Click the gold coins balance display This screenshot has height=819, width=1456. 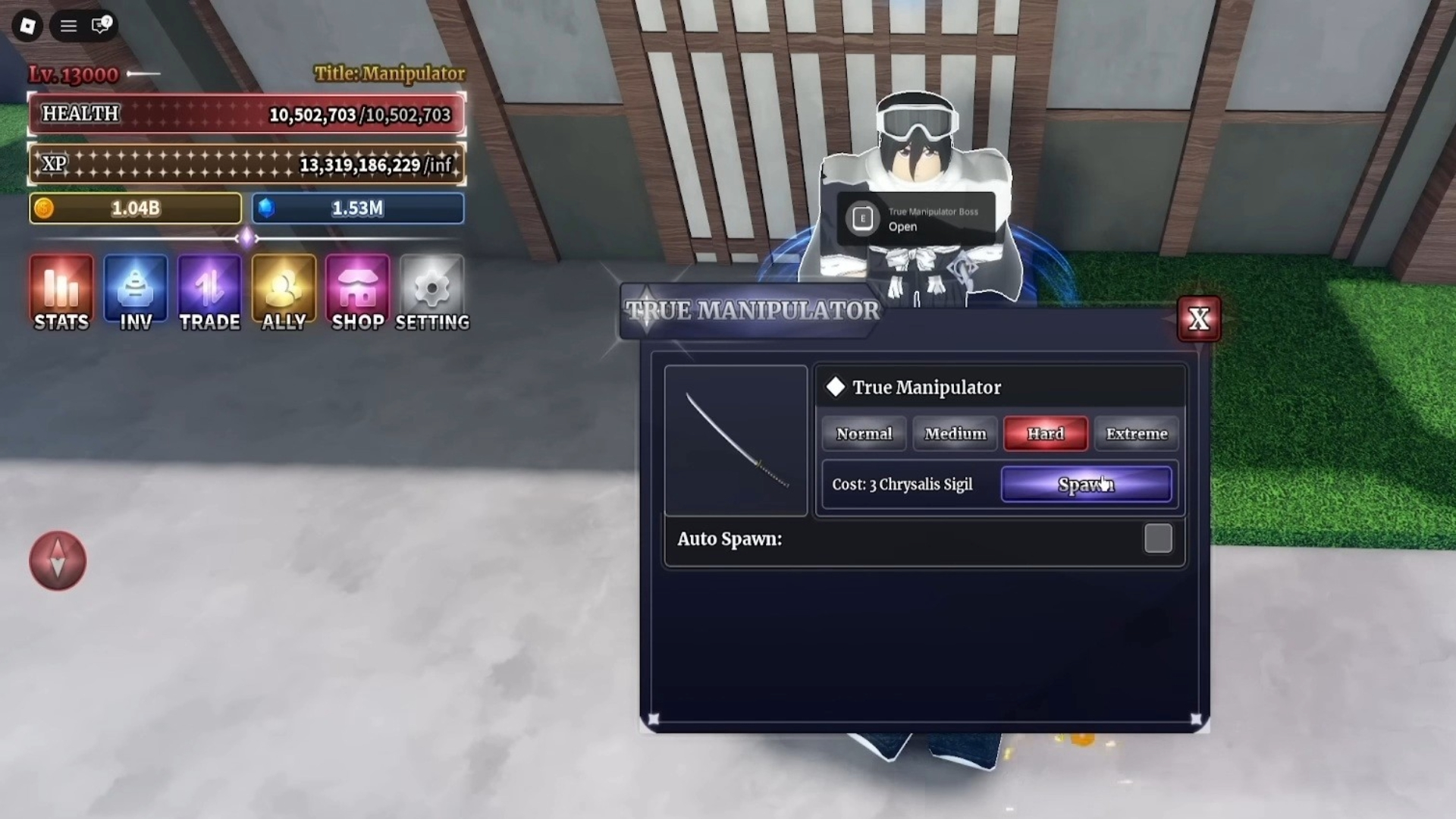(135, 208)
